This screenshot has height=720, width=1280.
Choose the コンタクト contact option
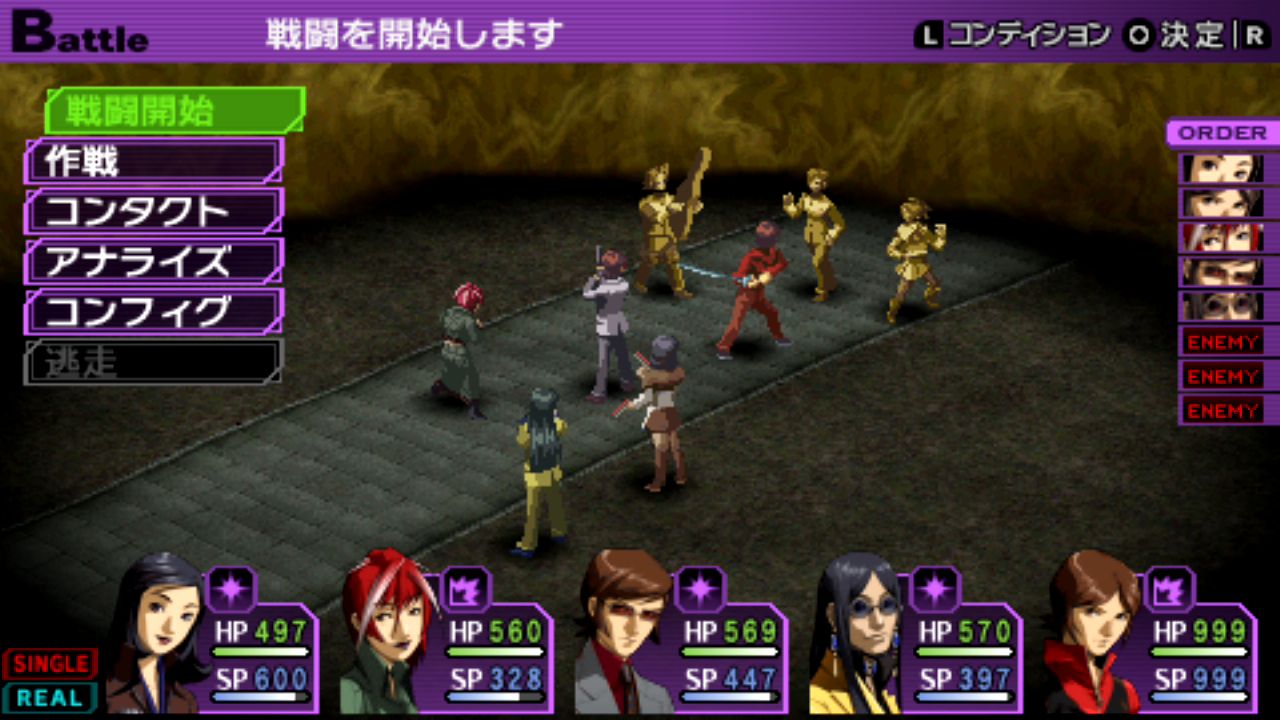pos(155,211)
